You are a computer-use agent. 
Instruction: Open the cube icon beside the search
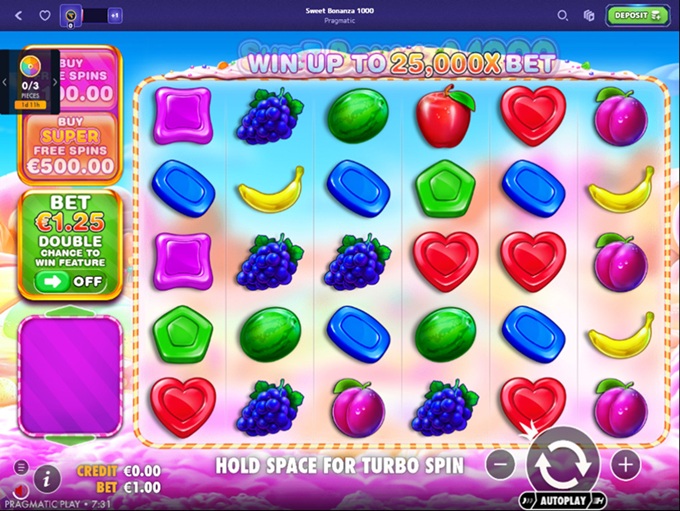(x=589, y=15)
